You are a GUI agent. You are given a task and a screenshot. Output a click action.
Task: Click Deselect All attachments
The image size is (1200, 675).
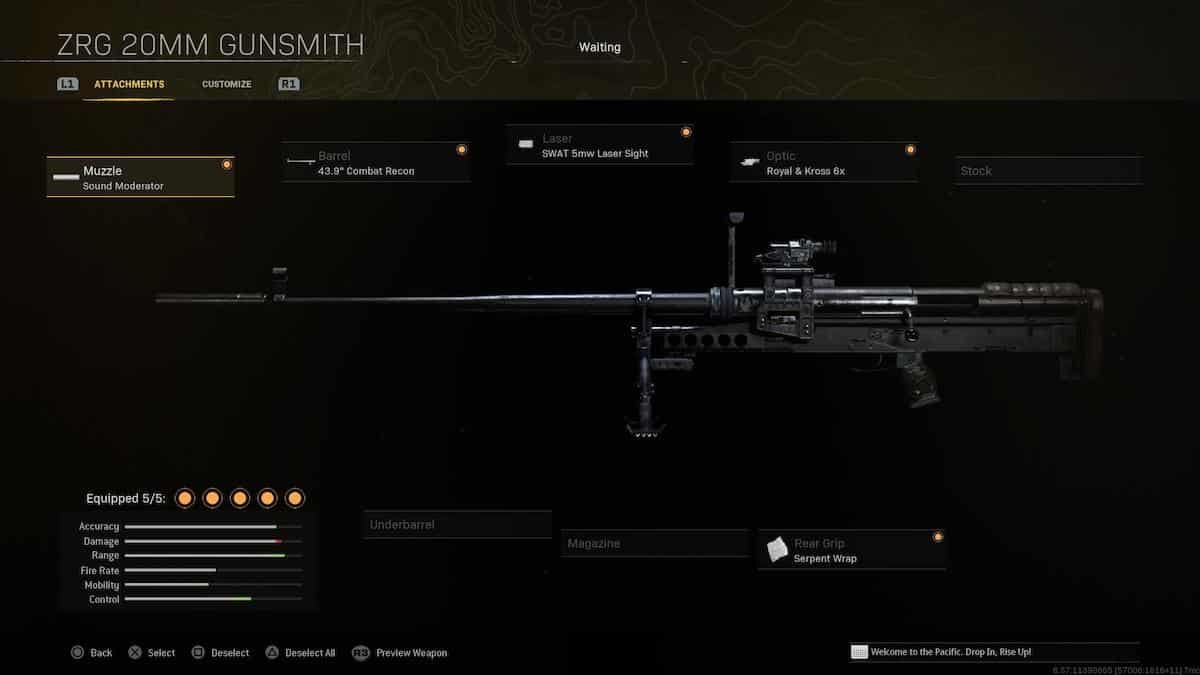pyautogui.click(x=301, y=653)
